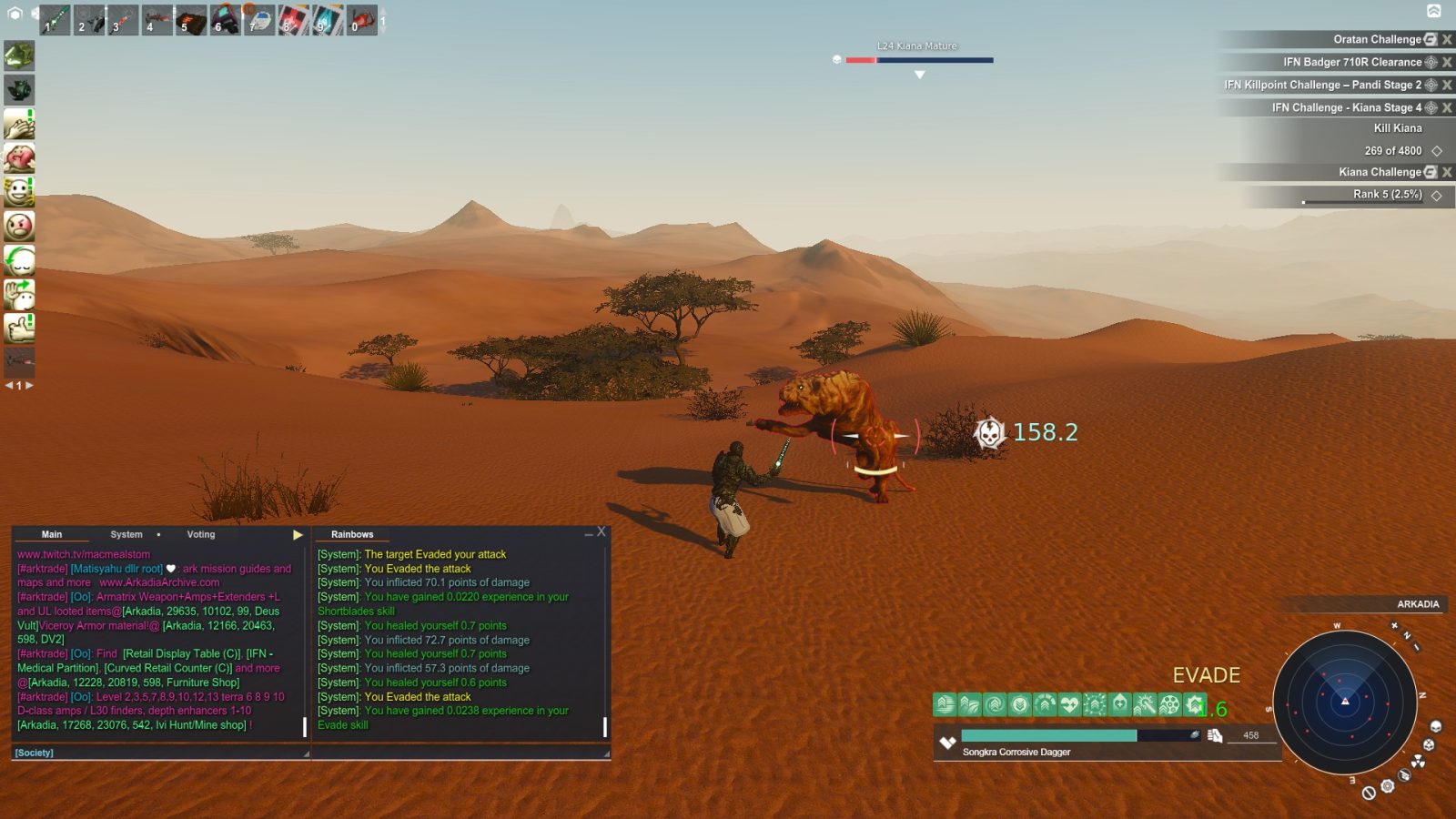This screenshot has height=819, width=1456.
Task: Toggle the diamond marker next to 269 of 4800
Action: 1436,150
